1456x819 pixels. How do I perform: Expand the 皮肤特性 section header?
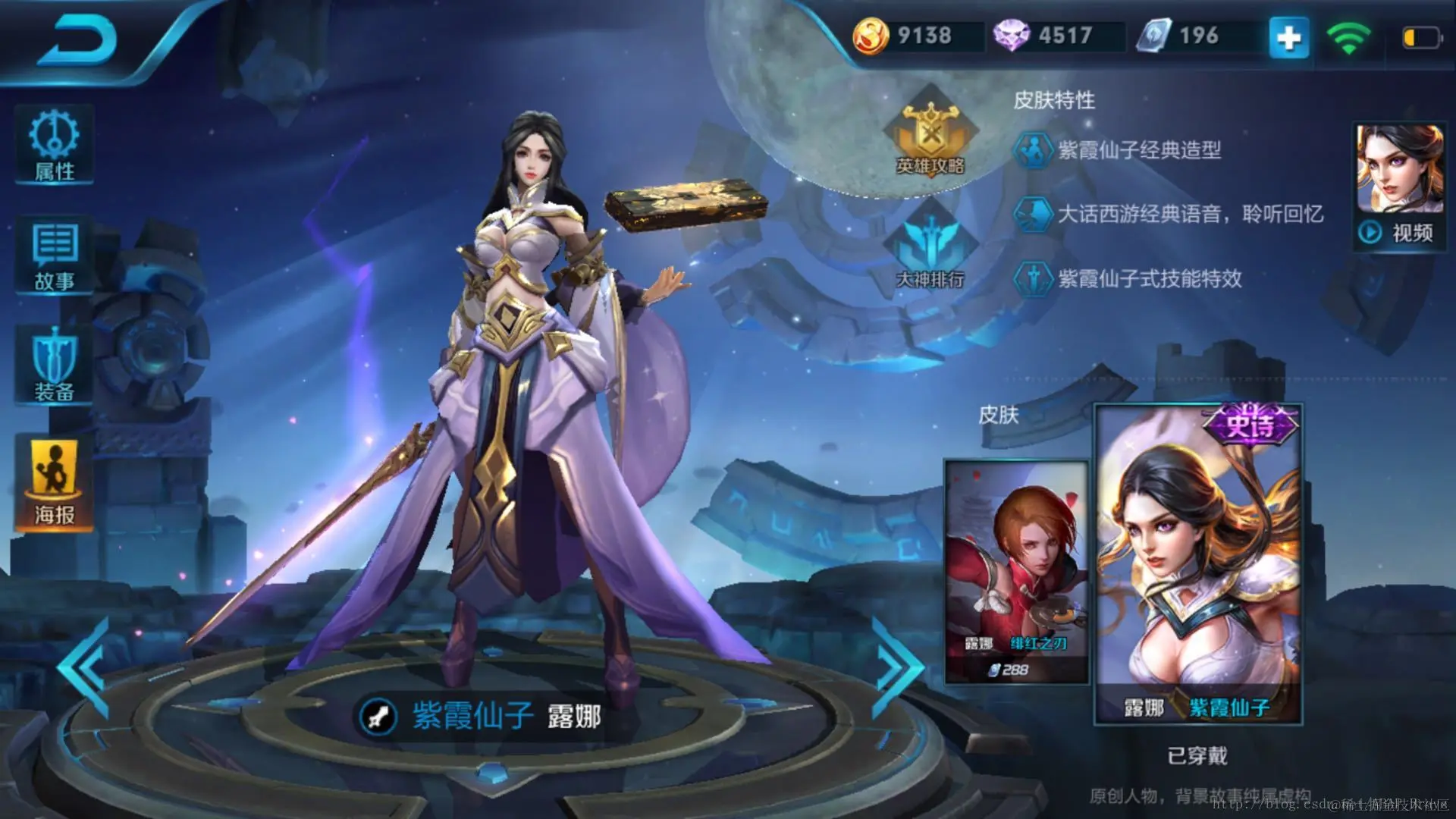click(x=1056, y=101)
